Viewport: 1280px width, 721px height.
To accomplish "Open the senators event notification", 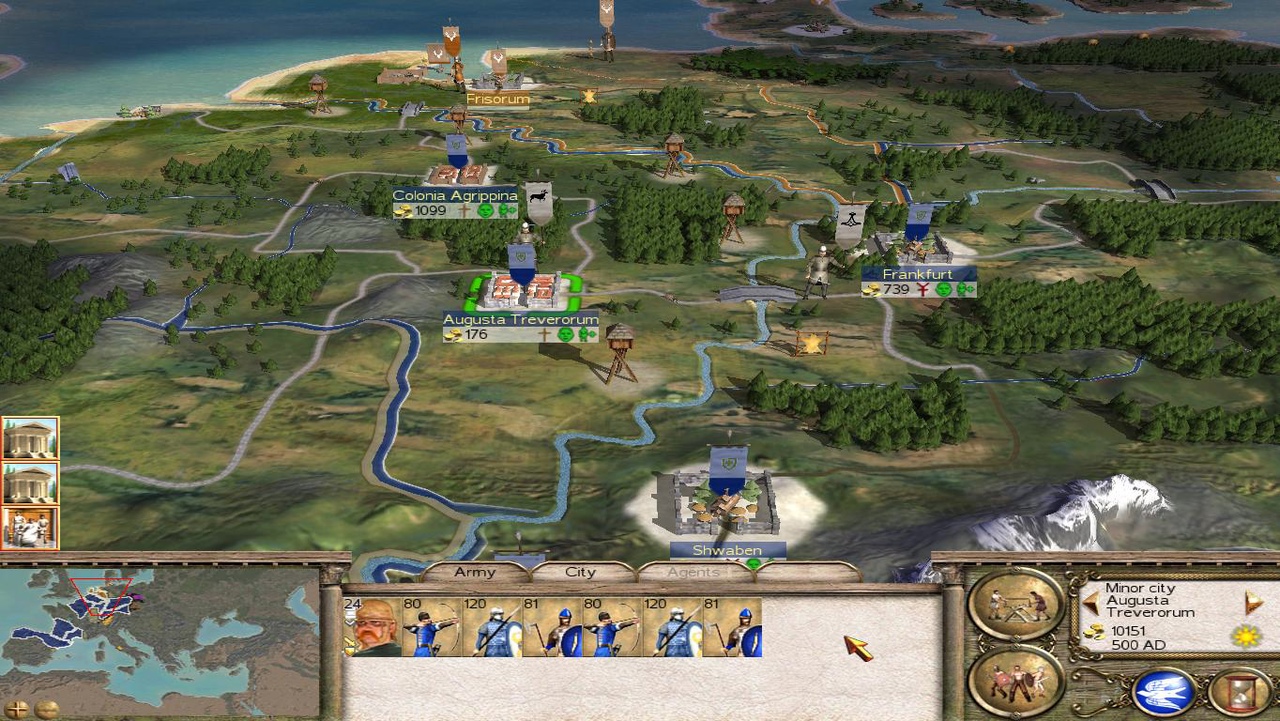I will [x=30, y=528].
